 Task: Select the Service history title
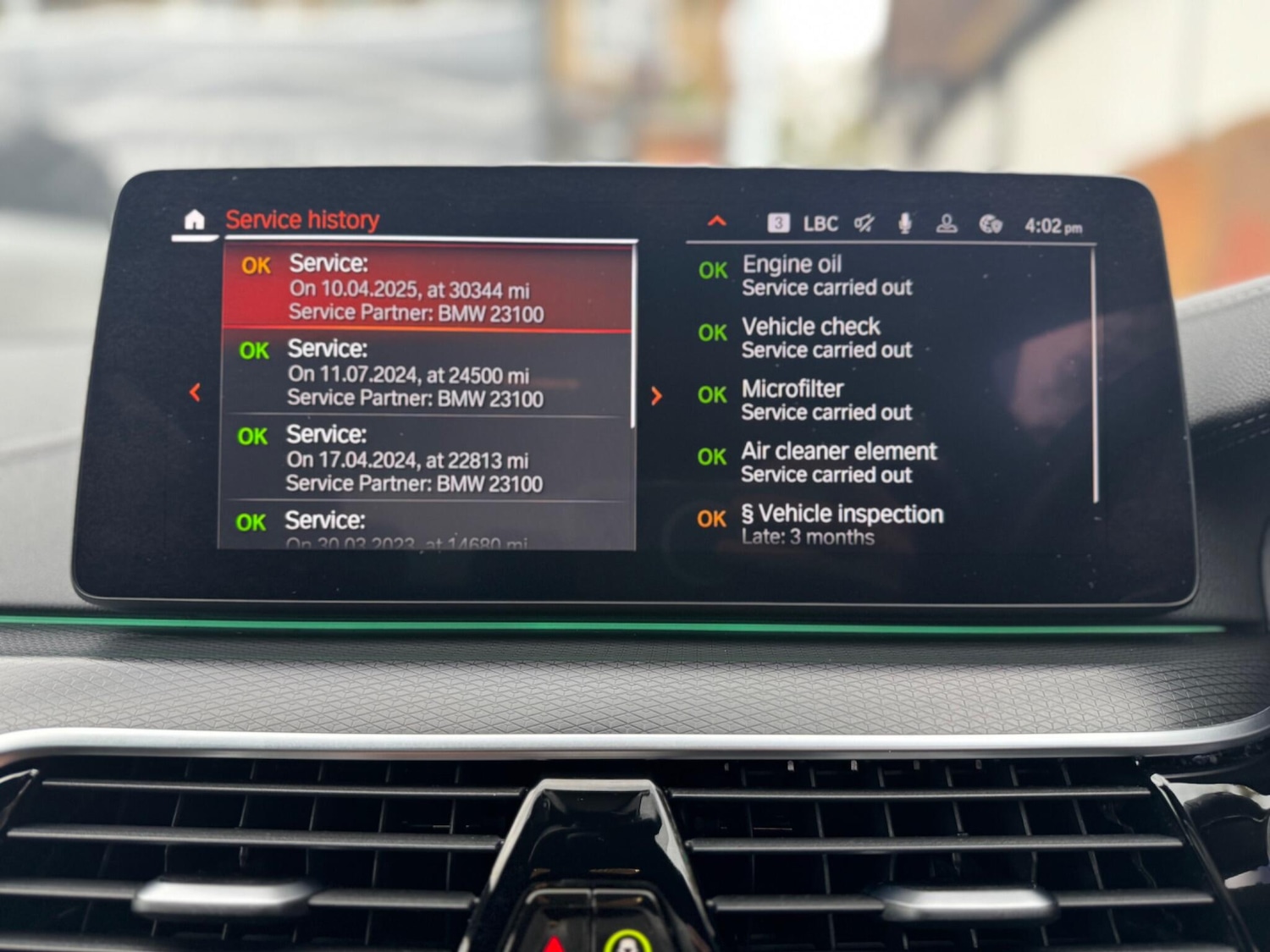click(x=301, y=219)
